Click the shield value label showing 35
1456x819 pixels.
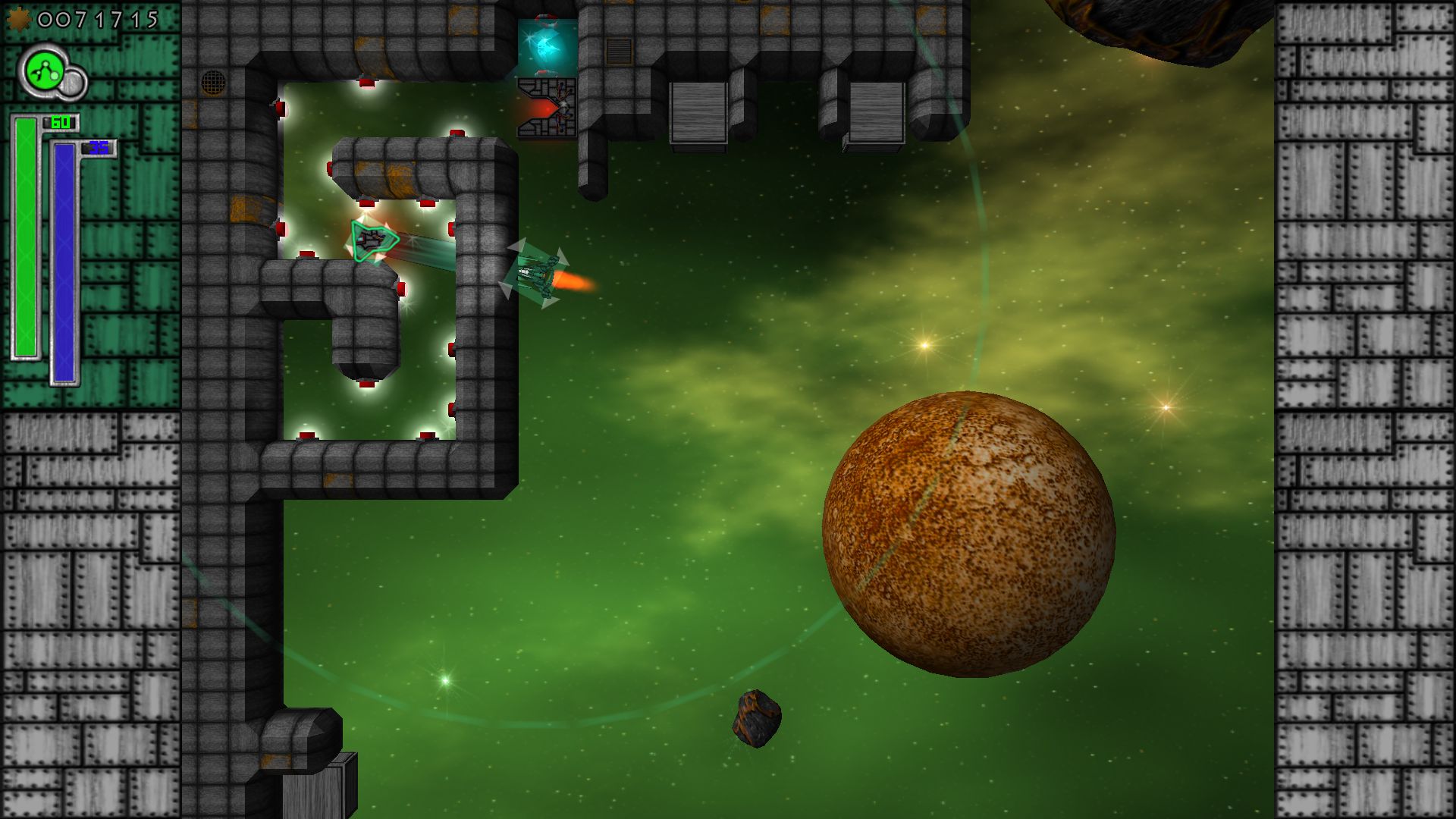click(x=99, y=146)
